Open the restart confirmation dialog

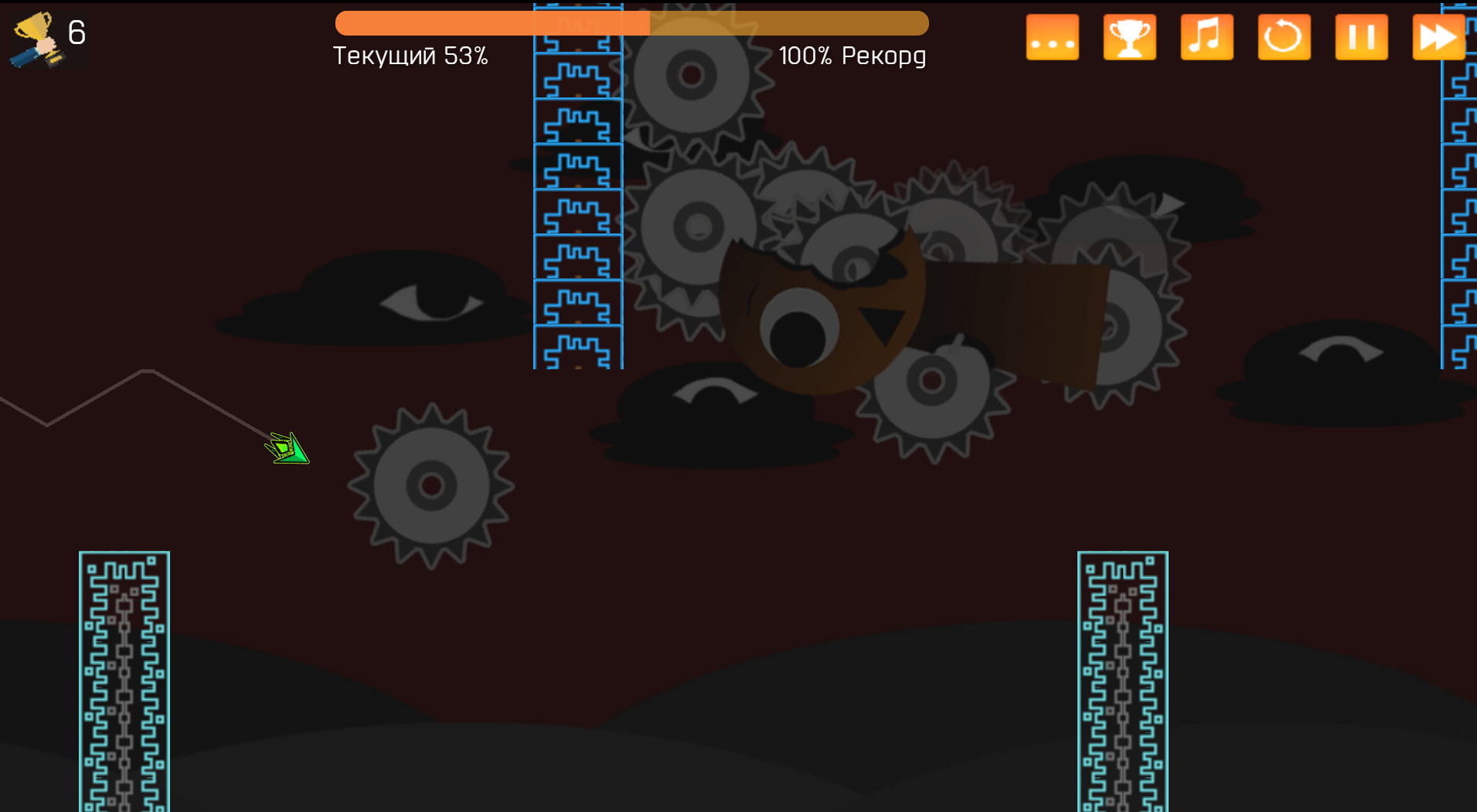point(1284,36)
